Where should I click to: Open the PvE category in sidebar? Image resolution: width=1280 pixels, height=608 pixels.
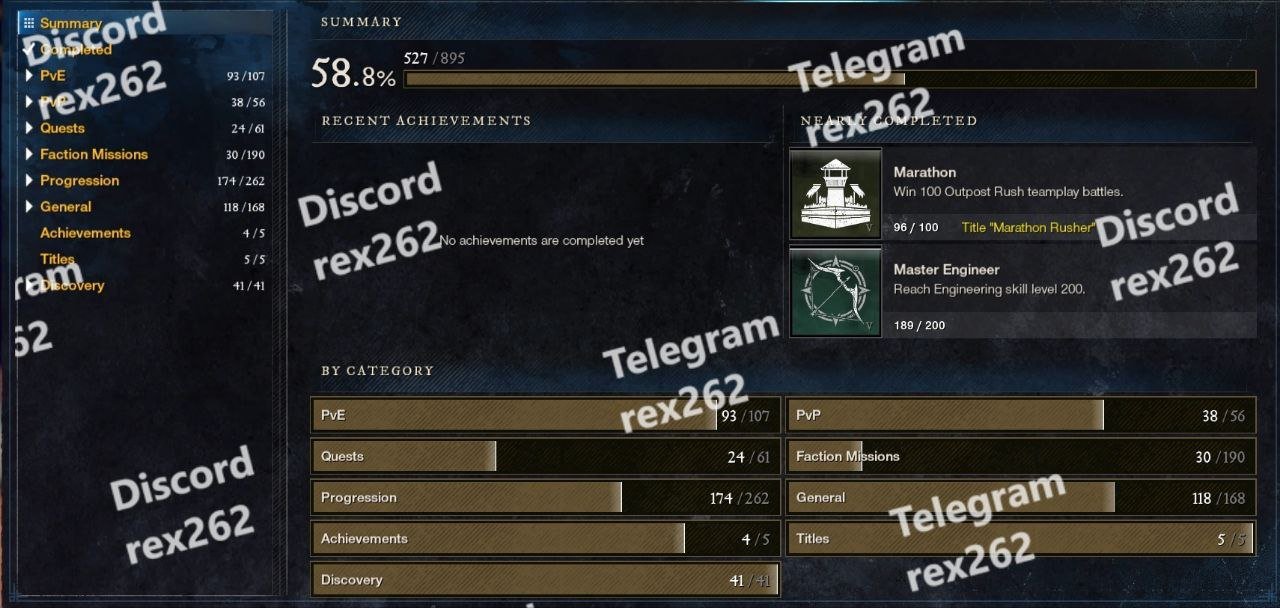(x=52, y=76)
